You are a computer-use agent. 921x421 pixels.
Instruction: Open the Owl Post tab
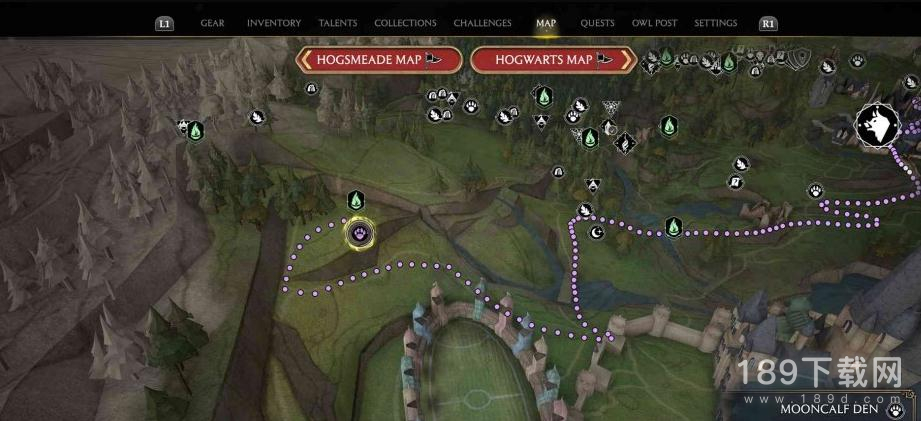(655, 23)
